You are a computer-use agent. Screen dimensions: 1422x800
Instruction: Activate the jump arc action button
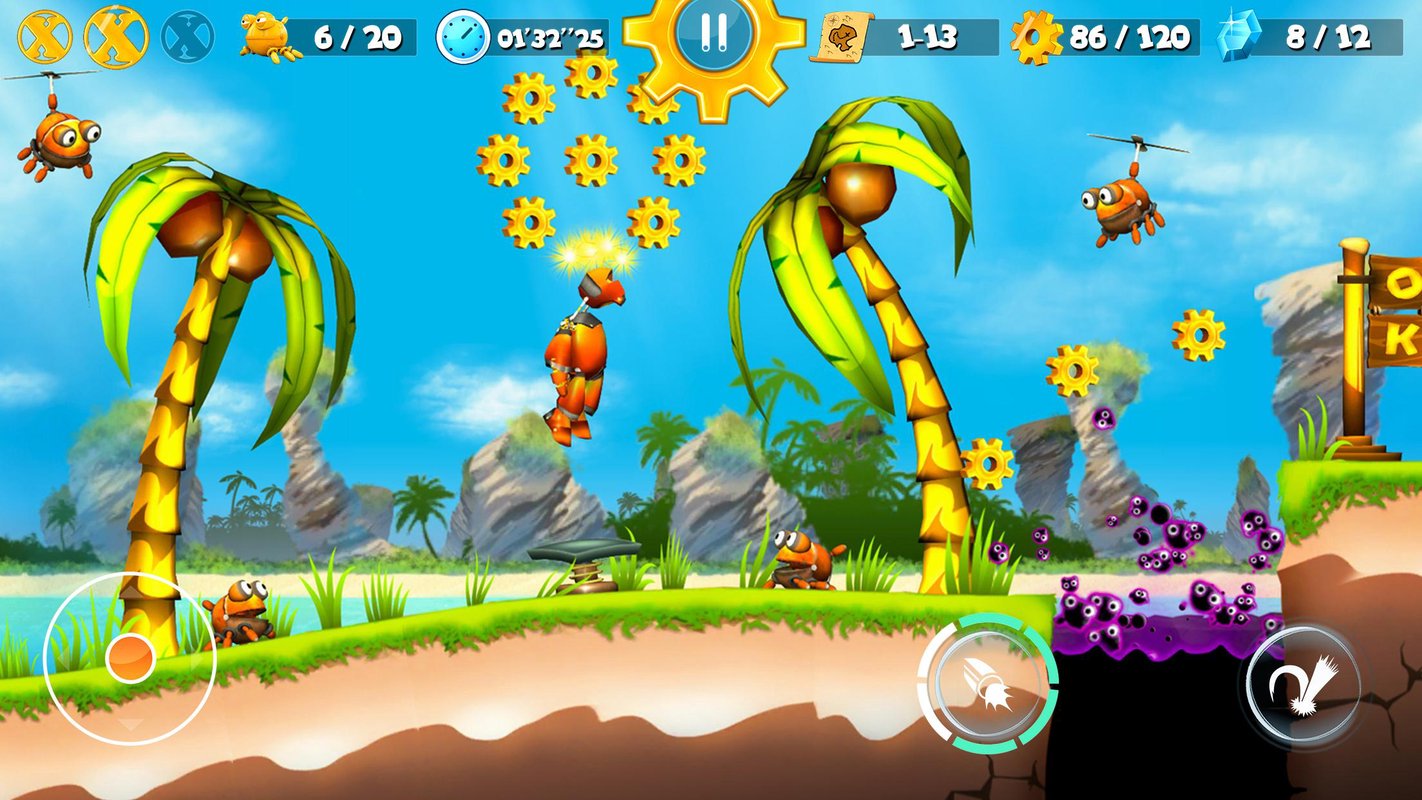point(1303,685)
